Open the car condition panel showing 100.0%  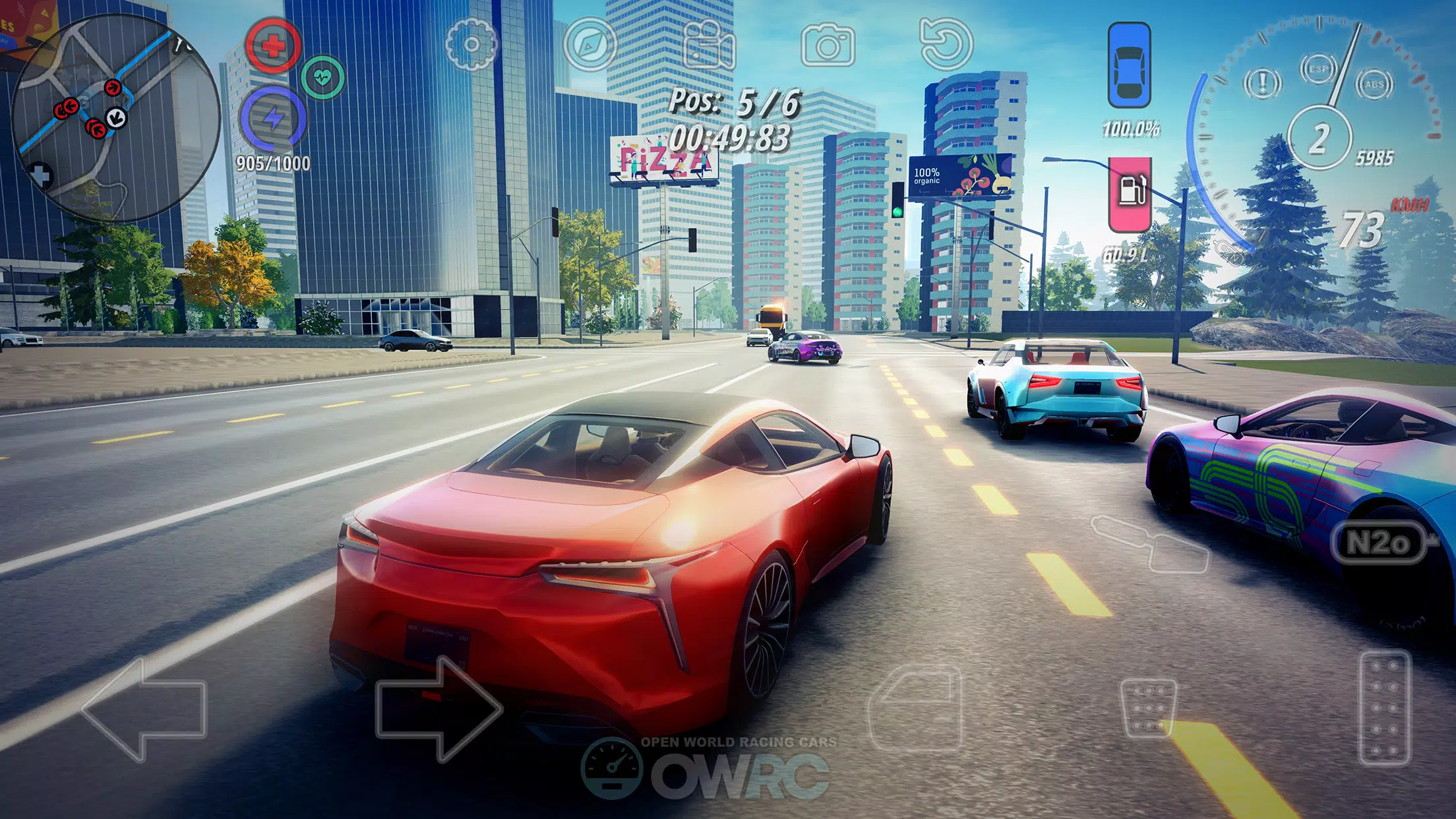(x=1130, y=63)
